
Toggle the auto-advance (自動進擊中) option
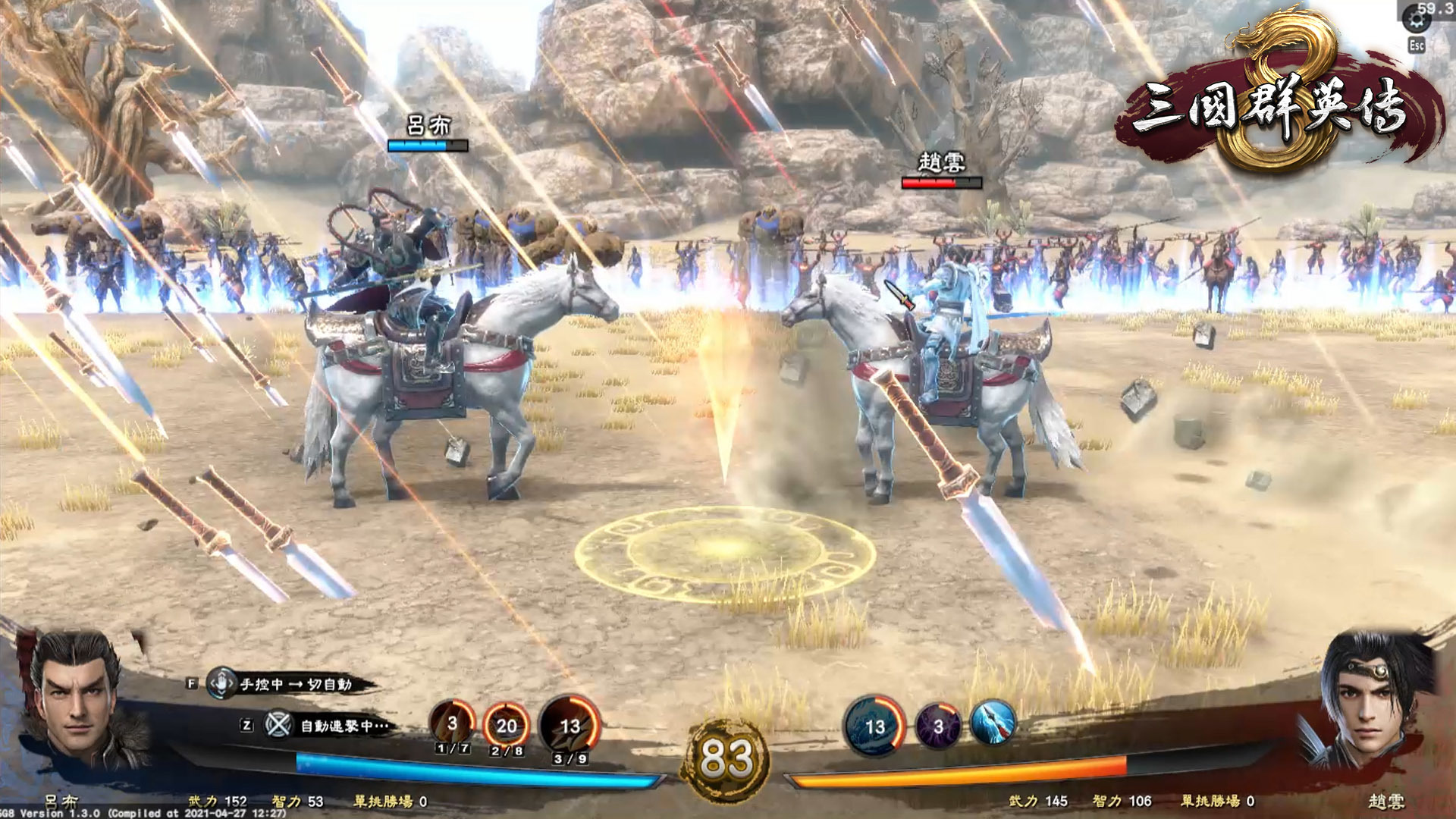coord(278,726)
